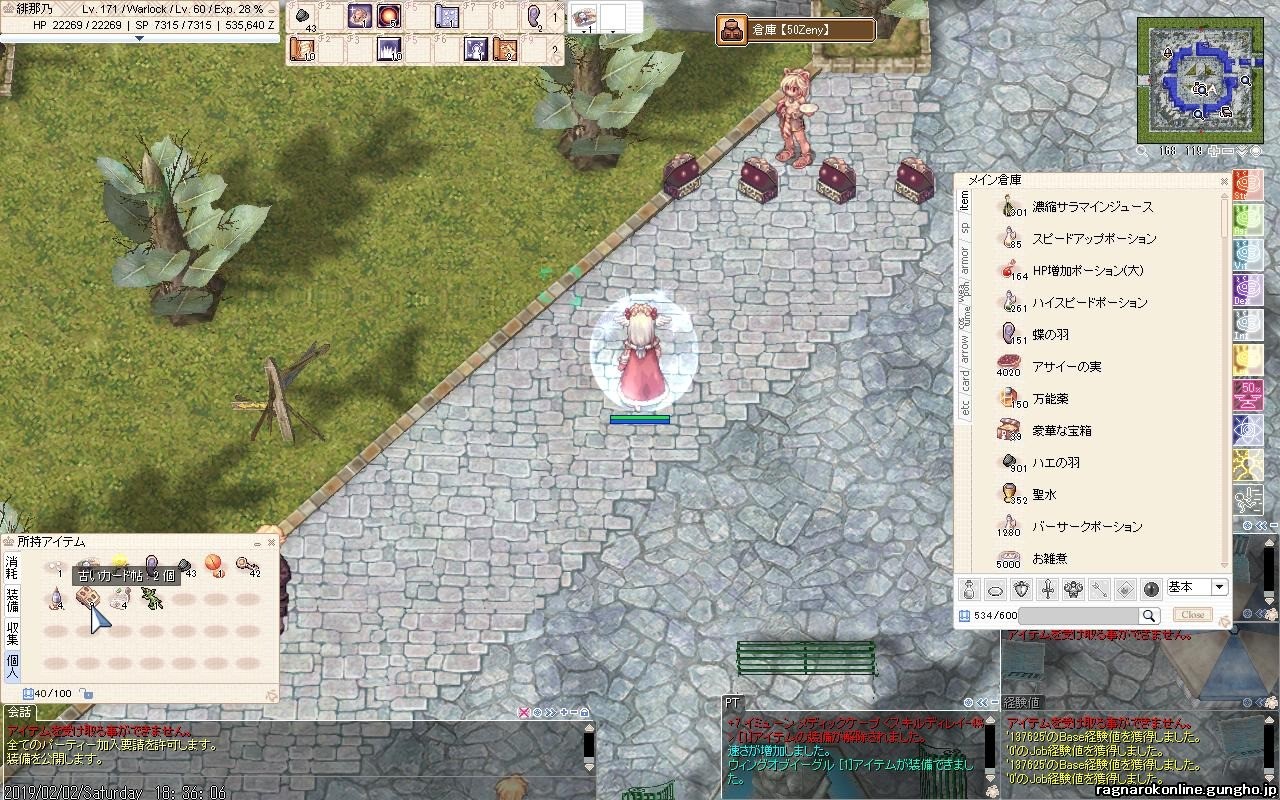1280x800 pixels.
Task: Click the 倉庫【50Zeny】 storage button
Action: (x=796, y=30)
